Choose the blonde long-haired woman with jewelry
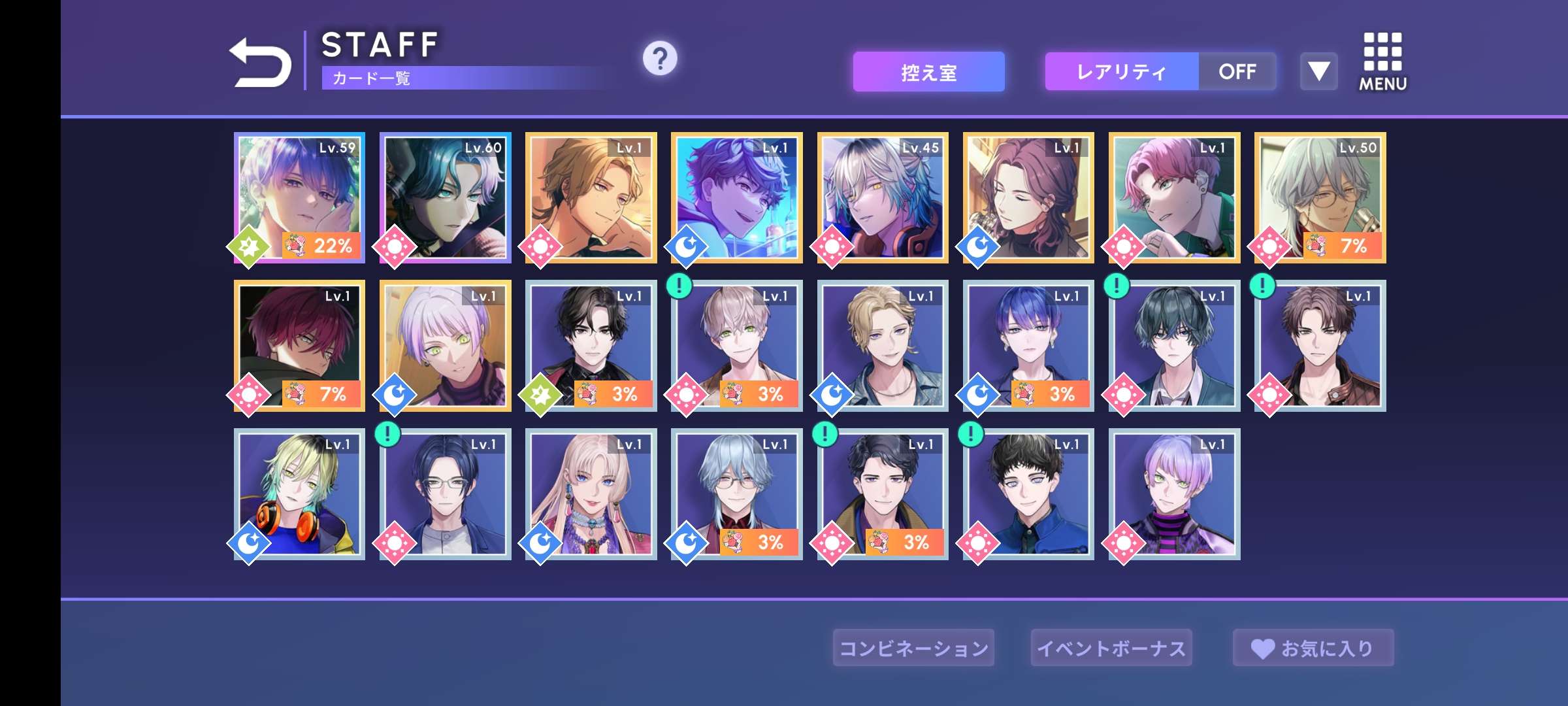Screen dimensions: 1568x706 591,494
